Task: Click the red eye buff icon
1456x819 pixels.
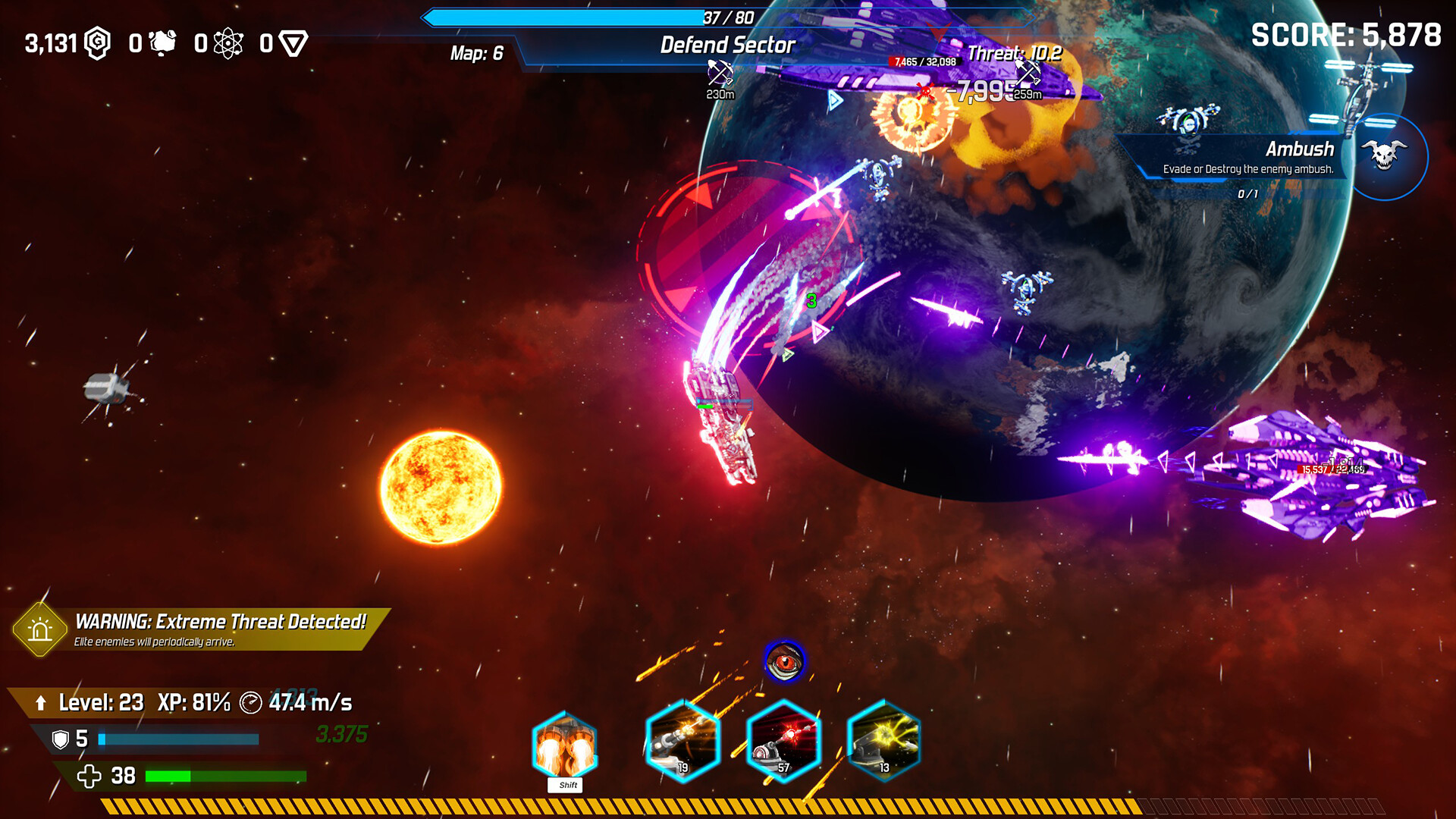Action: [785, 662]
